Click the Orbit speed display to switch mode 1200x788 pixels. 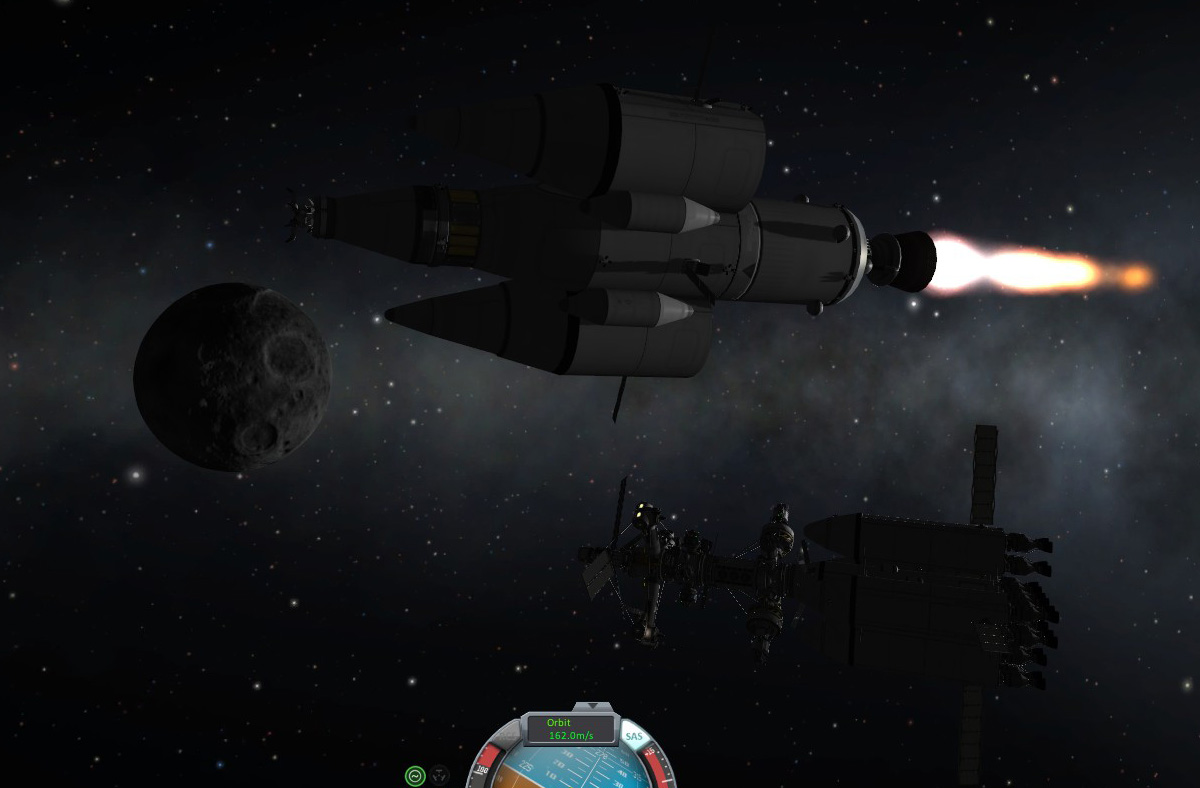[571, 729]
